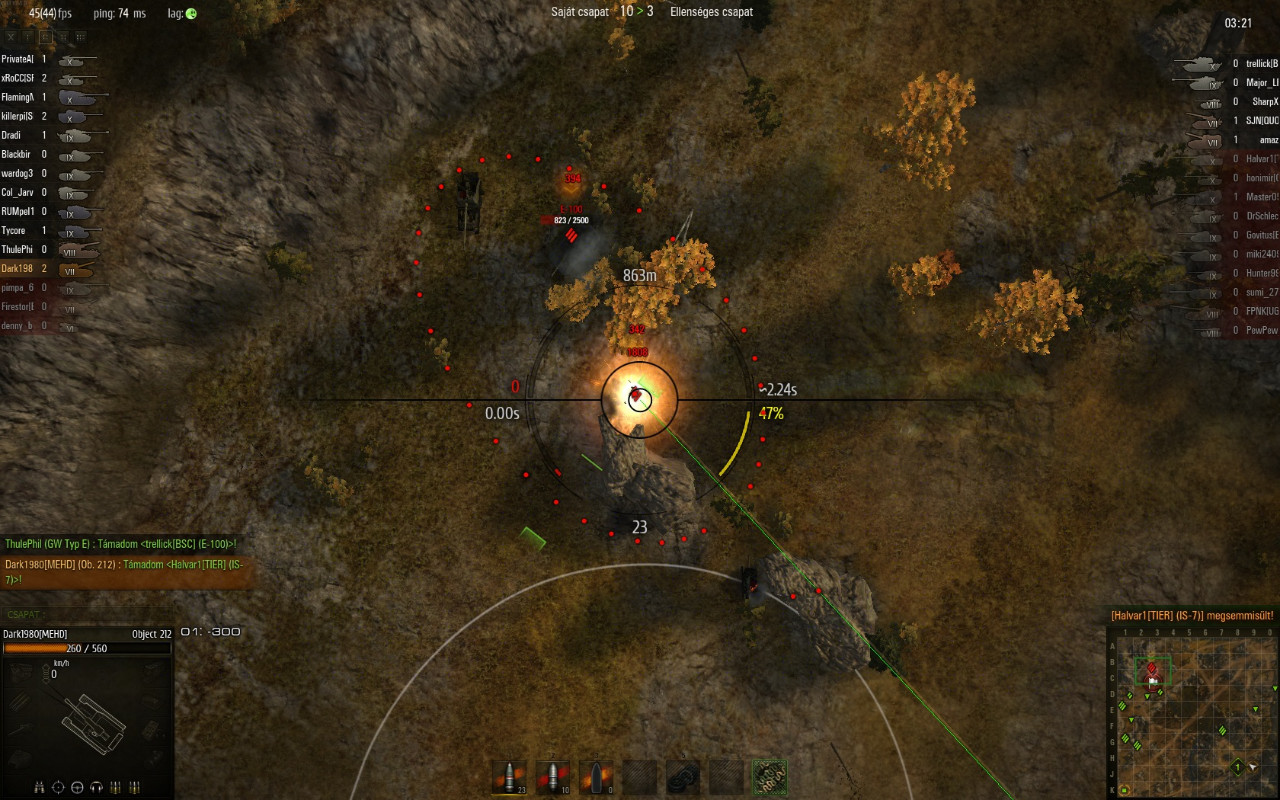Switch to the second shell with 10 rounds
This screenshot has width=1280, height=800.
coord(552,777)
